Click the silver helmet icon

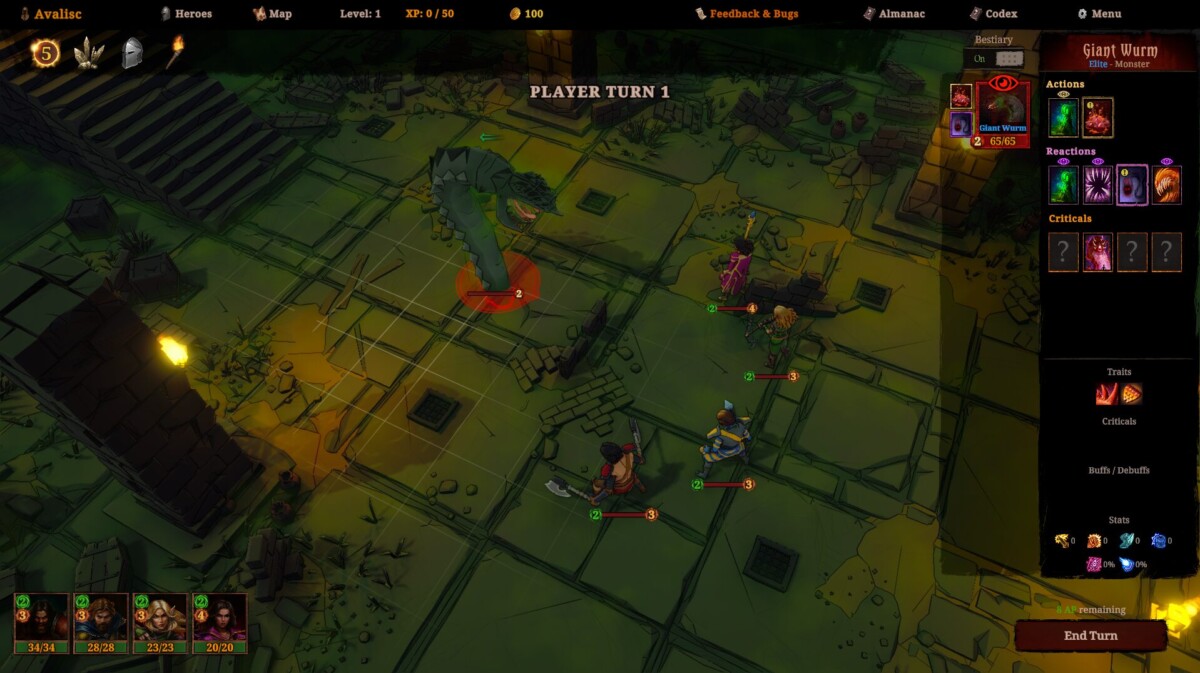tap(132, 53)
